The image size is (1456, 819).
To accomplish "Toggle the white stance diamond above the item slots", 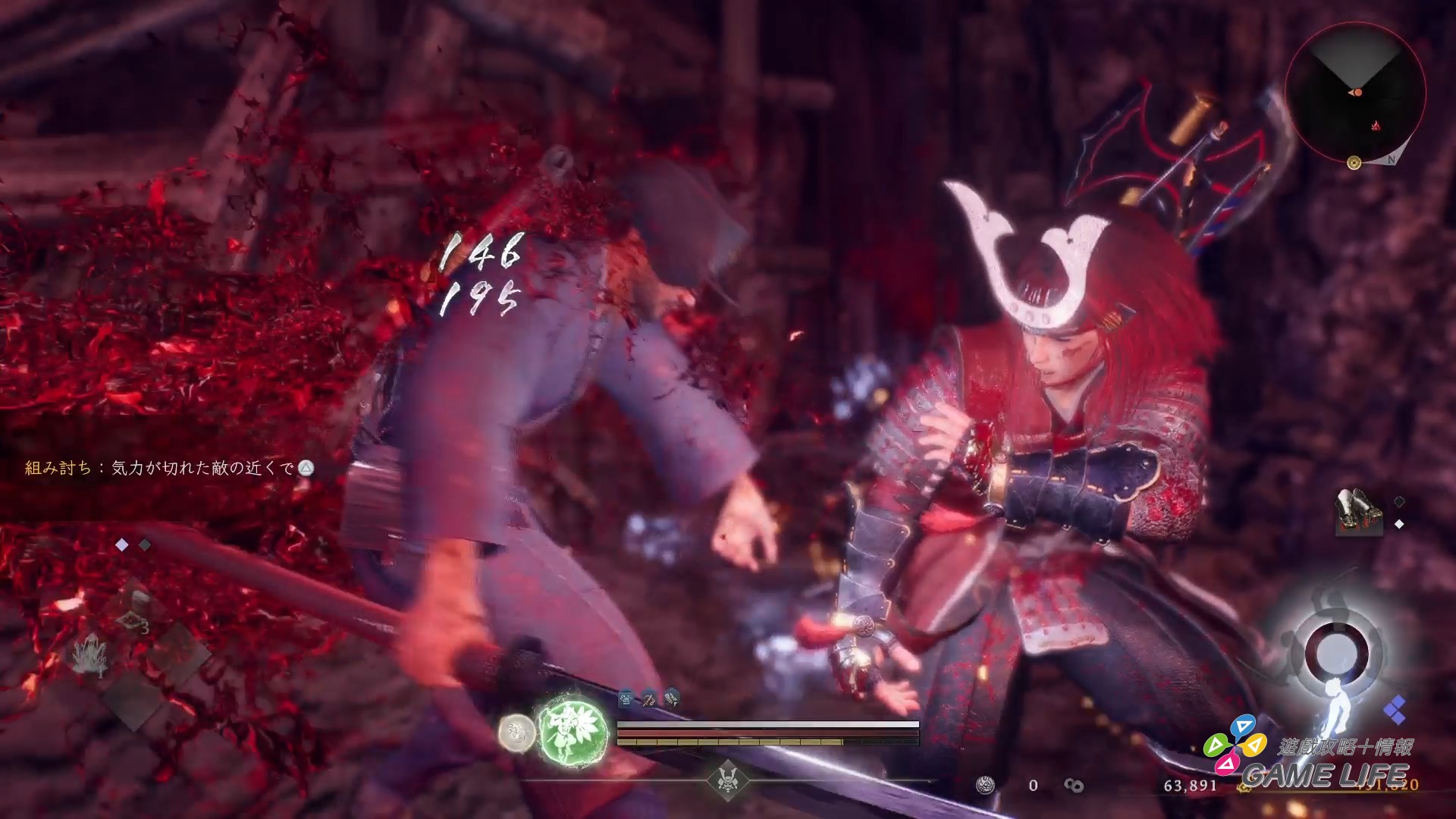I will 122,544.
